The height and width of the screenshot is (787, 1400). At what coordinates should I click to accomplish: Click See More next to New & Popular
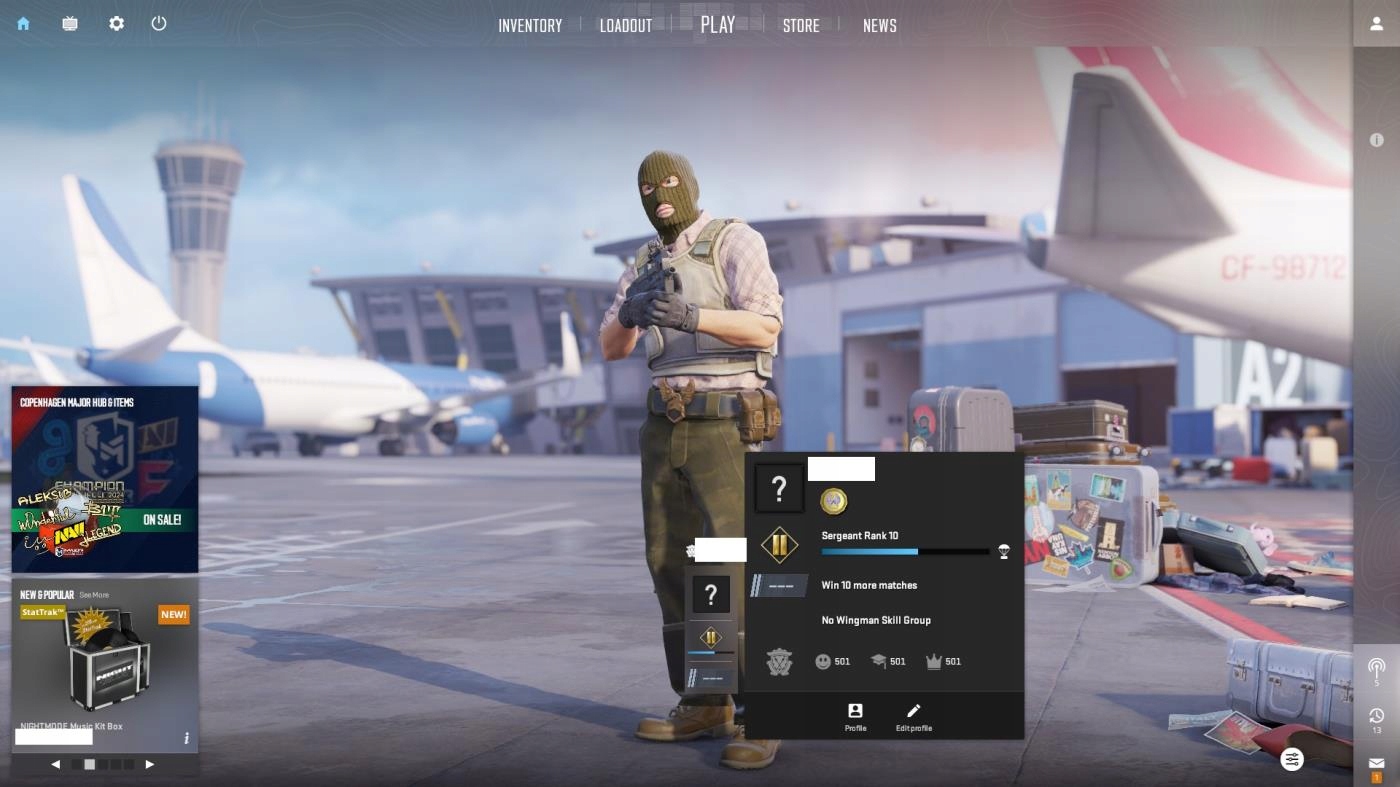(94, 595)
